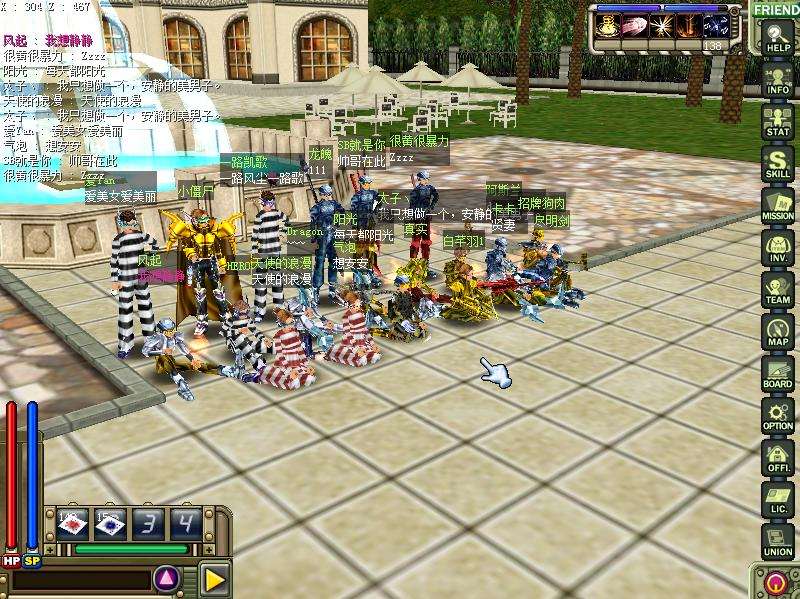Open the INV. inventory bag

(x=777, y=246)
